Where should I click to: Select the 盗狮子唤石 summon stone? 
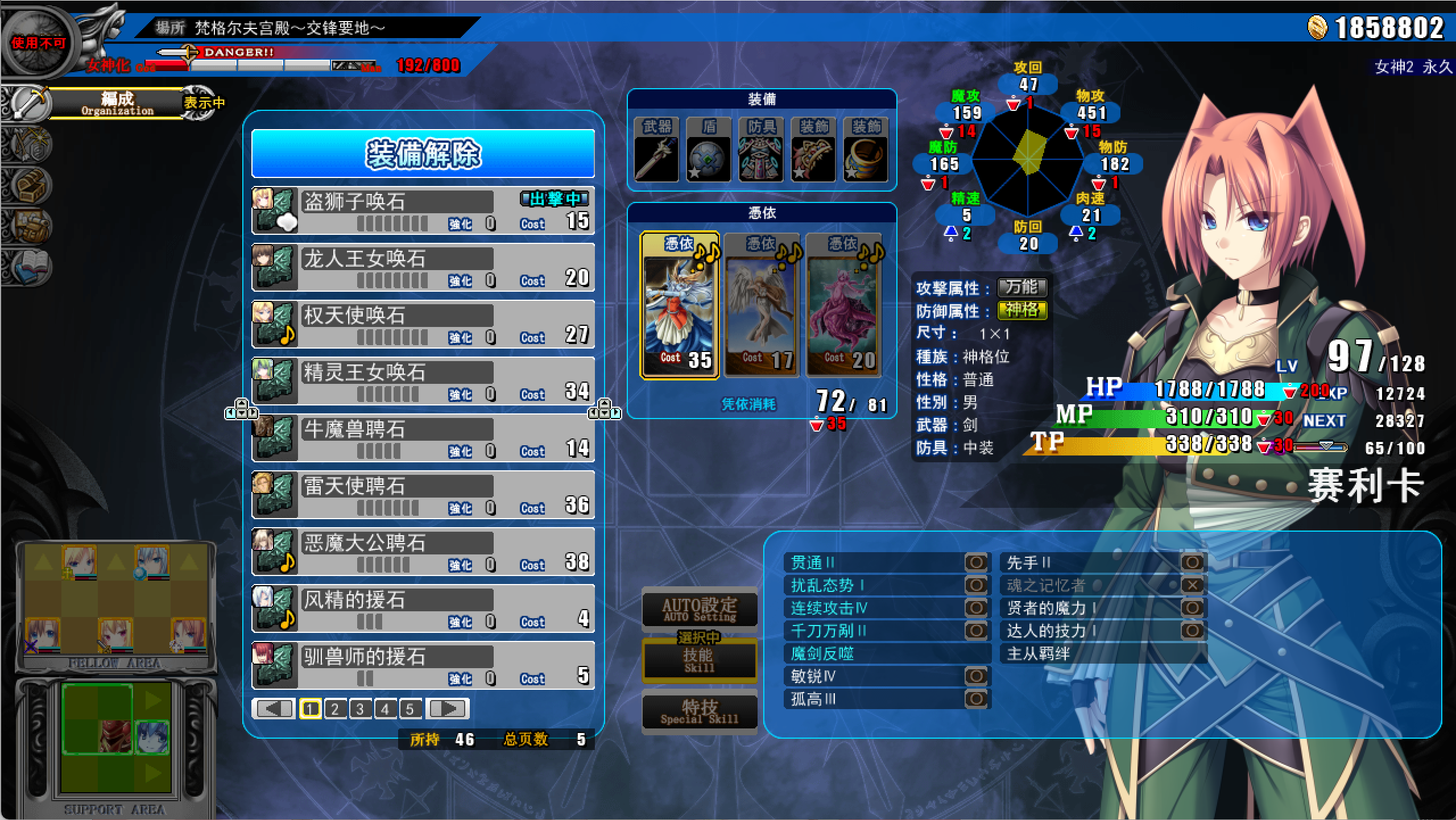pos(423,211)
